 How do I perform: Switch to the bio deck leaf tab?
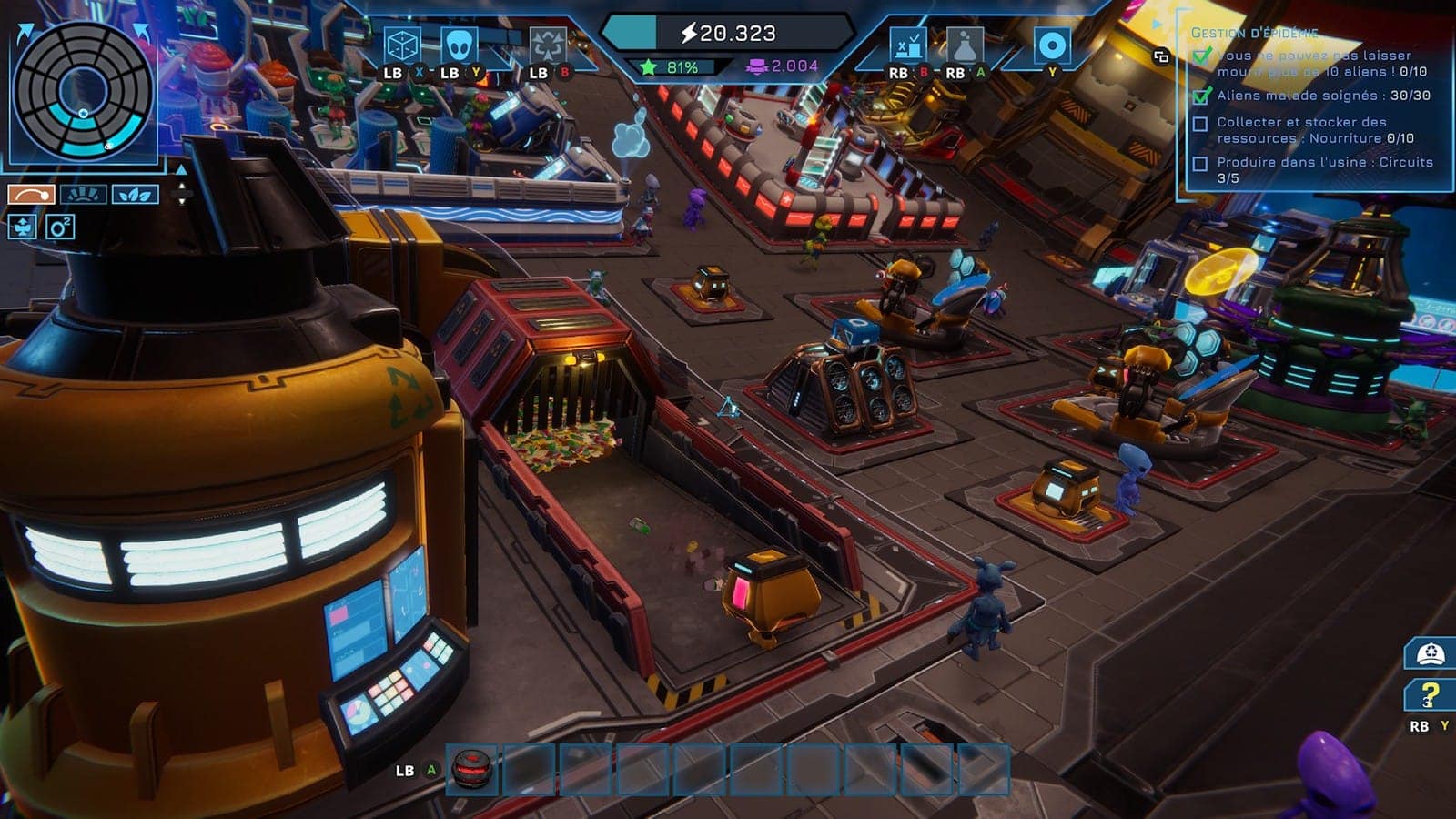point(135,194)
